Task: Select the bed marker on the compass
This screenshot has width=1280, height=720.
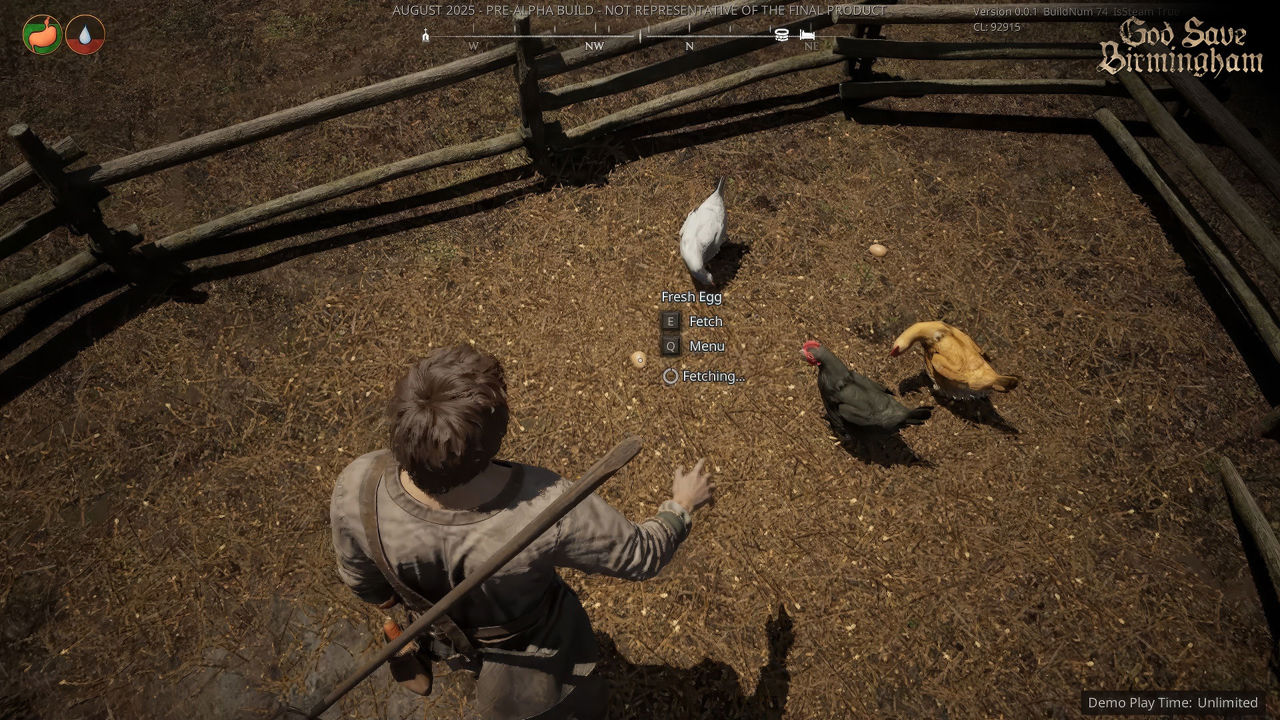Action: click(807, 36)
